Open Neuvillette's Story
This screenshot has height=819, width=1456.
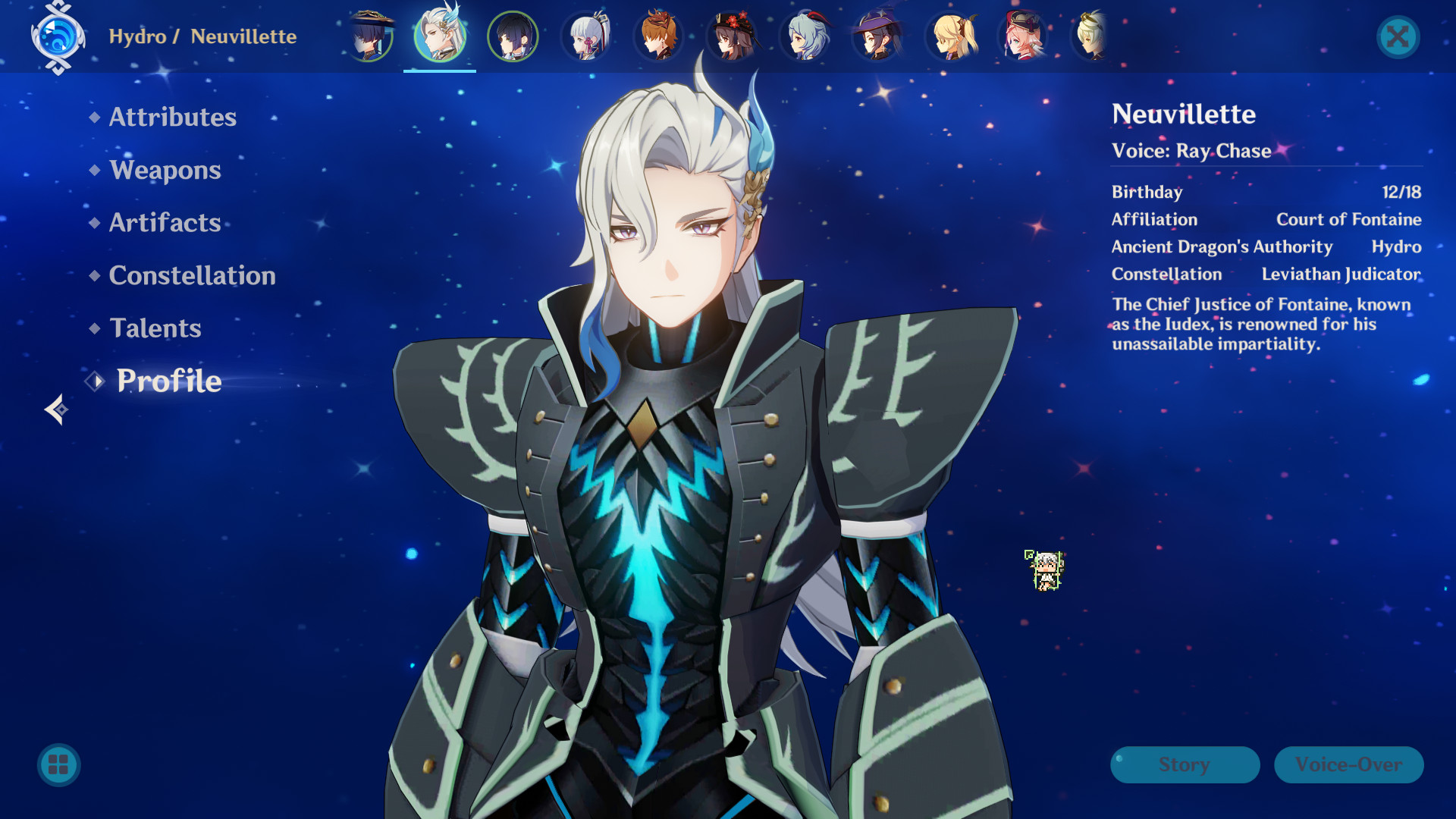pos(1185,764)
